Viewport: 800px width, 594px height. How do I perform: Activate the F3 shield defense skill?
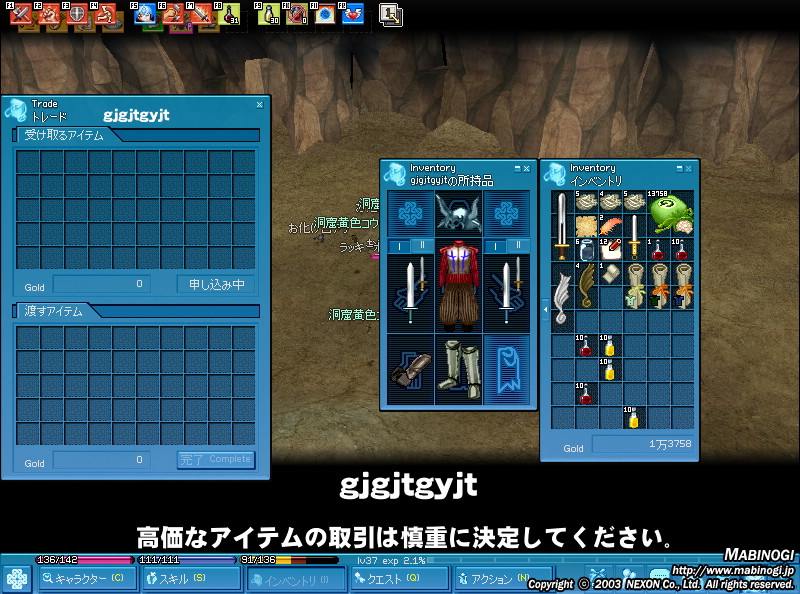click(77, 15)
